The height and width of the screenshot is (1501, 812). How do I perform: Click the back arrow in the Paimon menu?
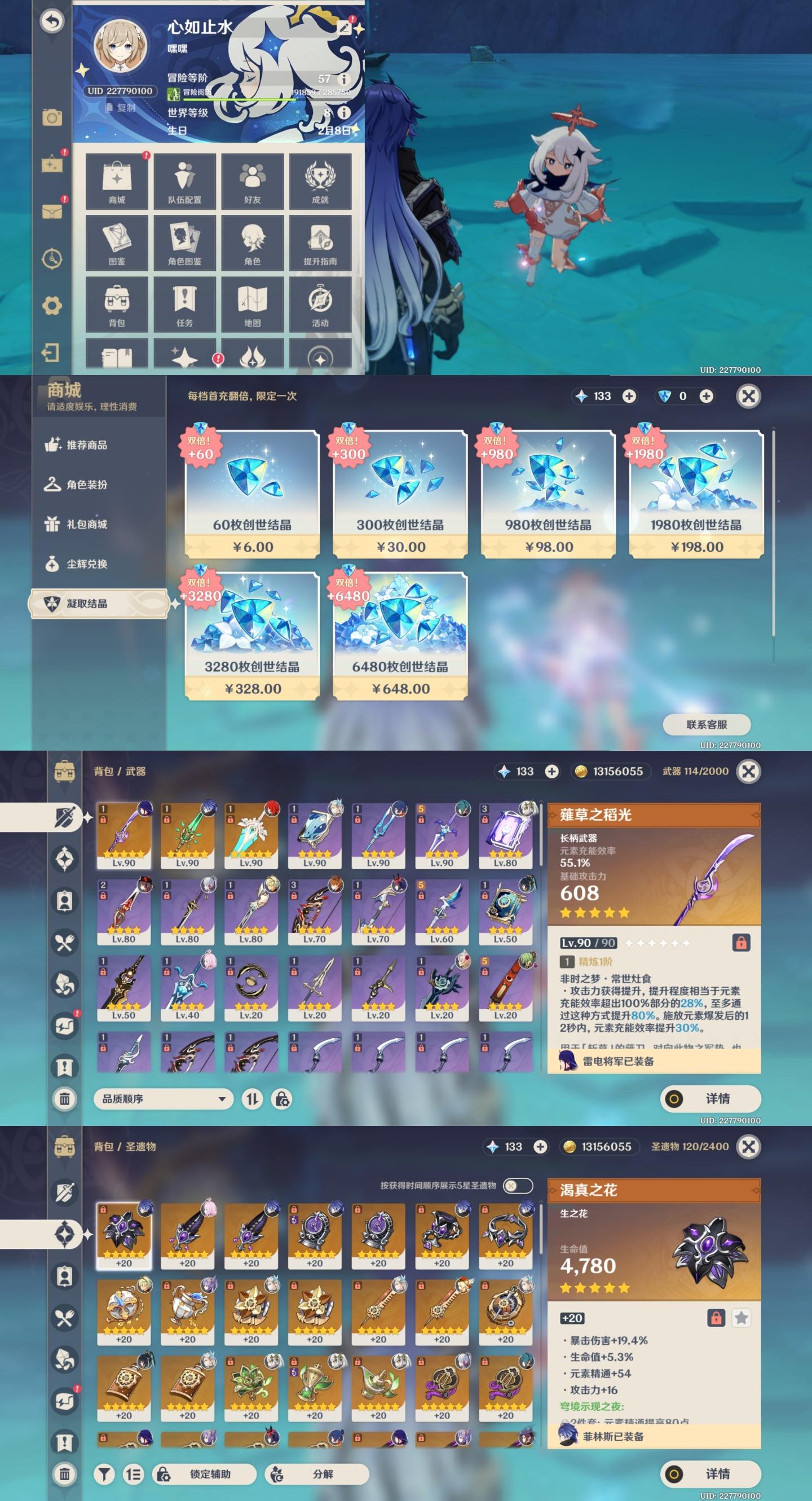tap(52, 21)
